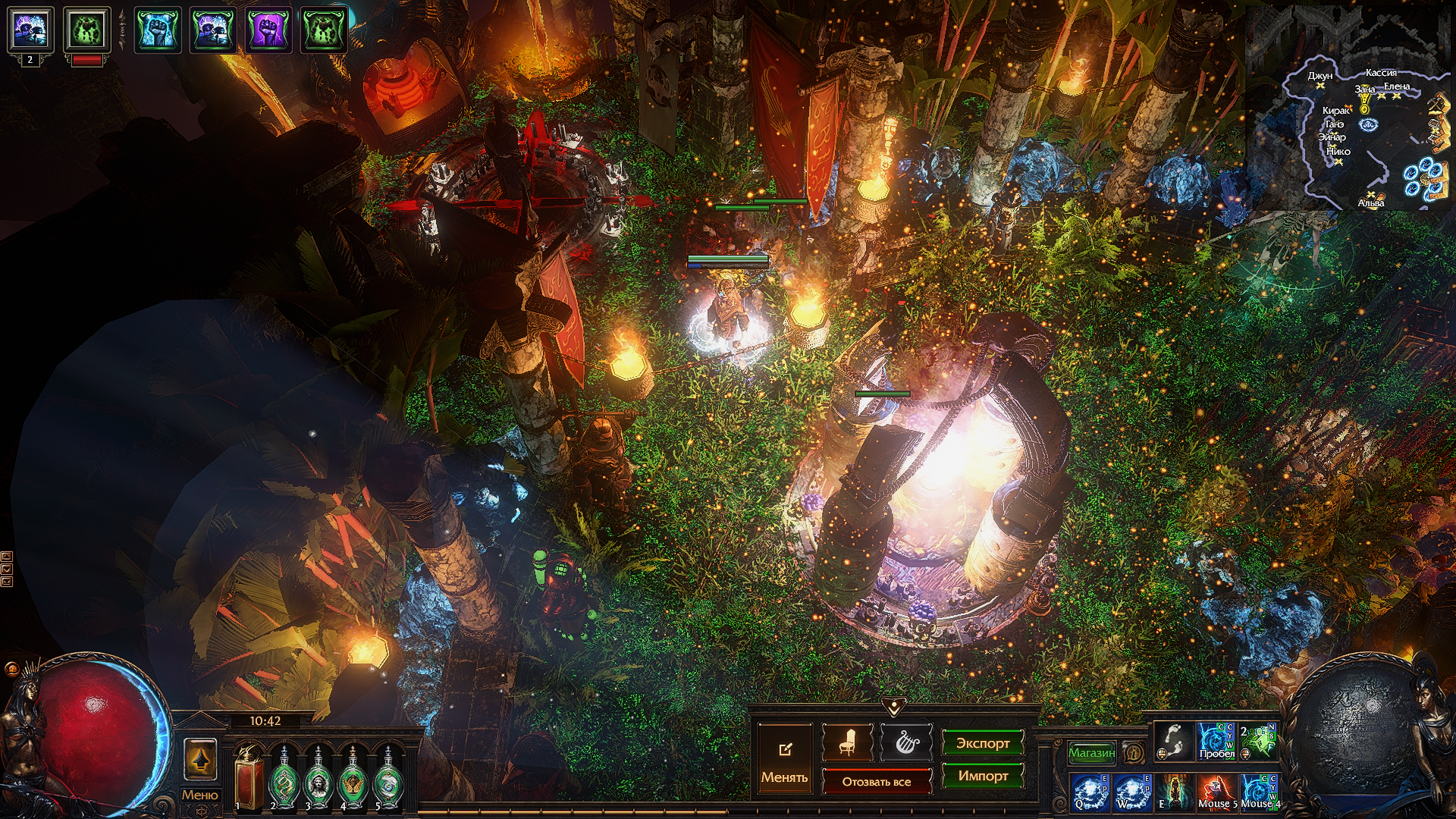Use the red life flask in slot 1

pyautogui.click(x=249, y=779)
